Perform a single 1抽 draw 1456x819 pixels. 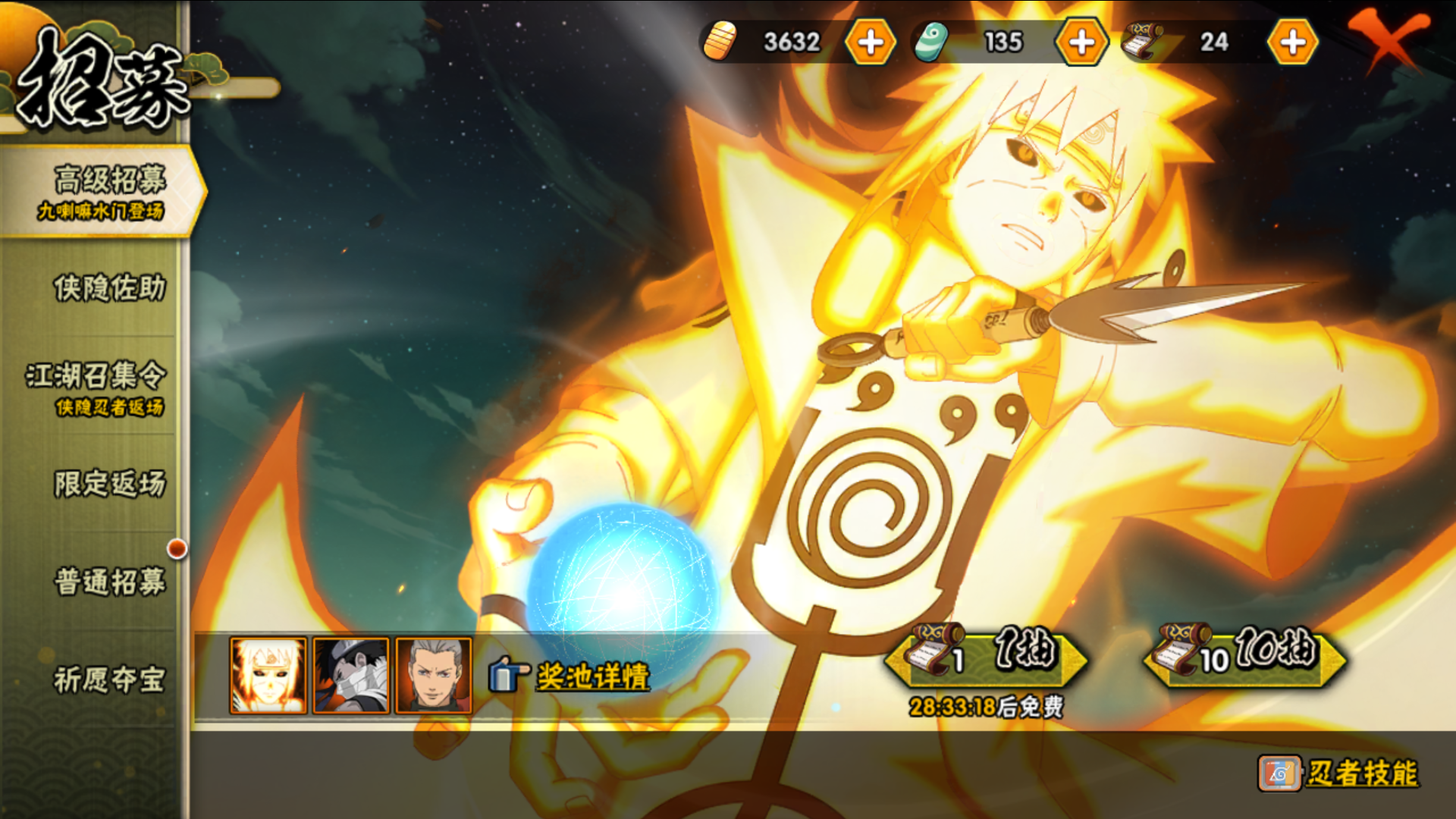point(986,654)
